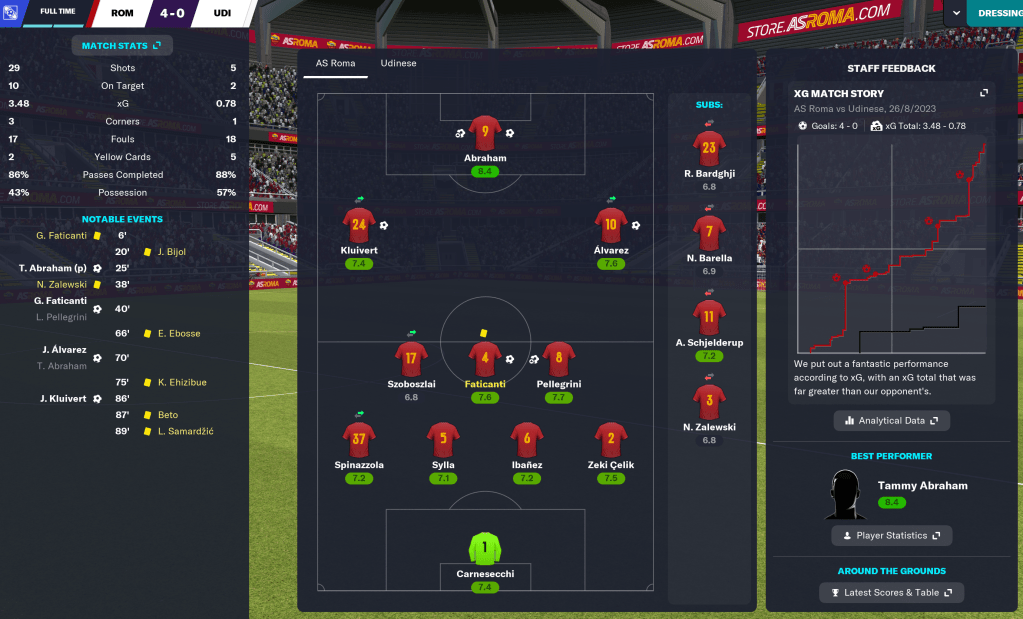Select the AS Roma lineup tab

(335, 63)
